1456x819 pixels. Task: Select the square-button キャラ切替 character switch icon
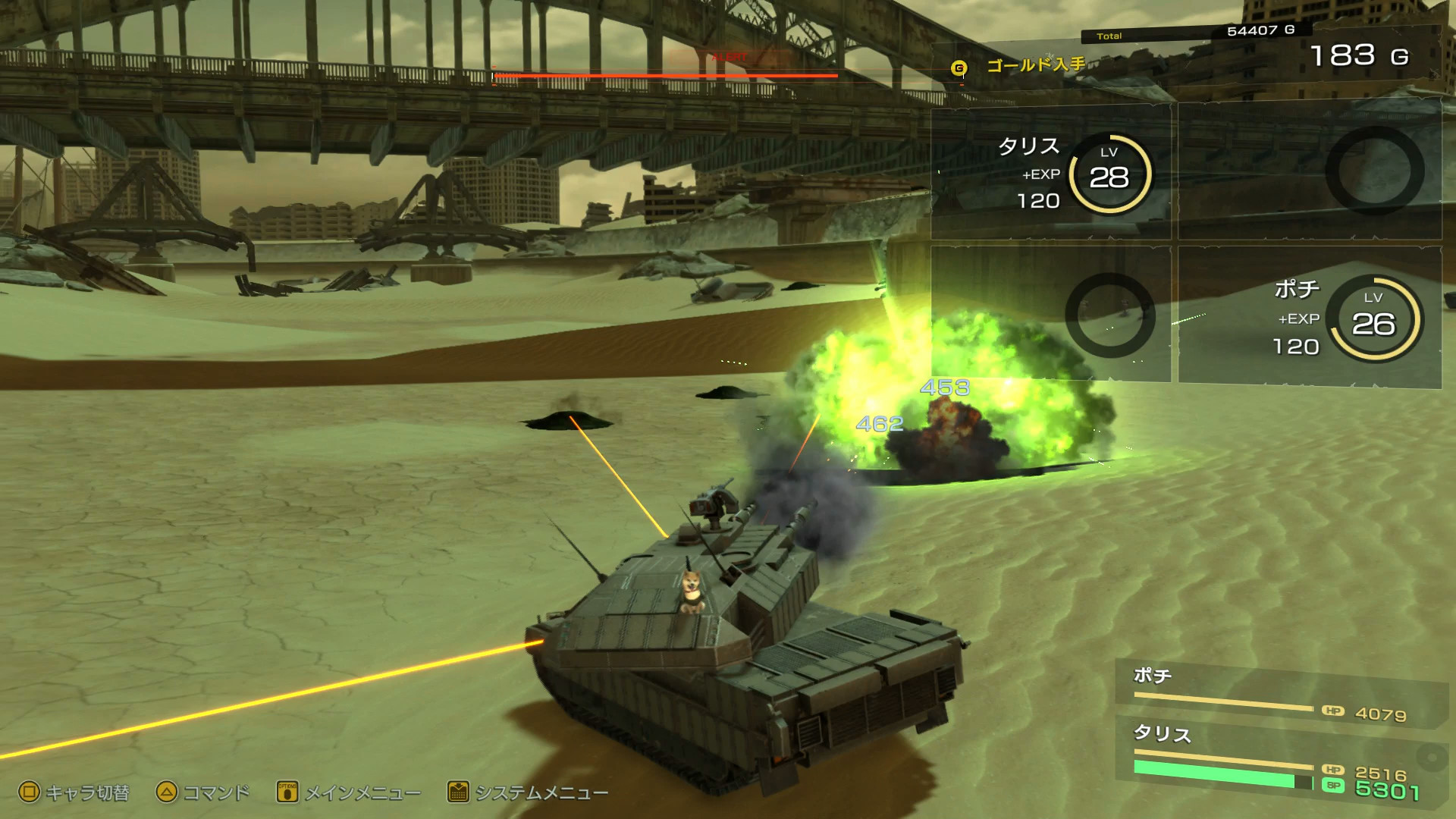[x=31, y=793]
